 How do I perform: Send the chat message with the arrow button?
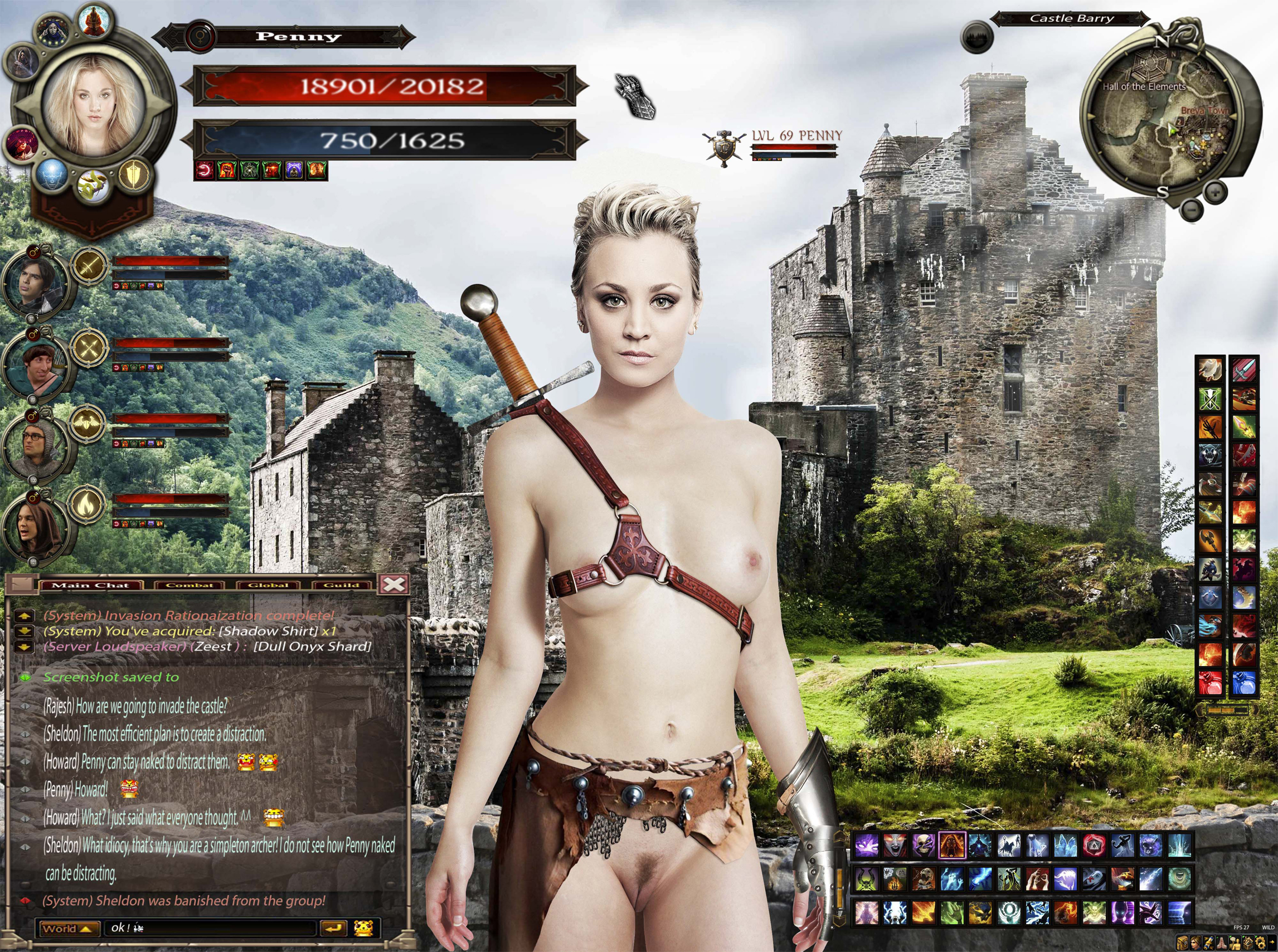[x=333, y=929]
